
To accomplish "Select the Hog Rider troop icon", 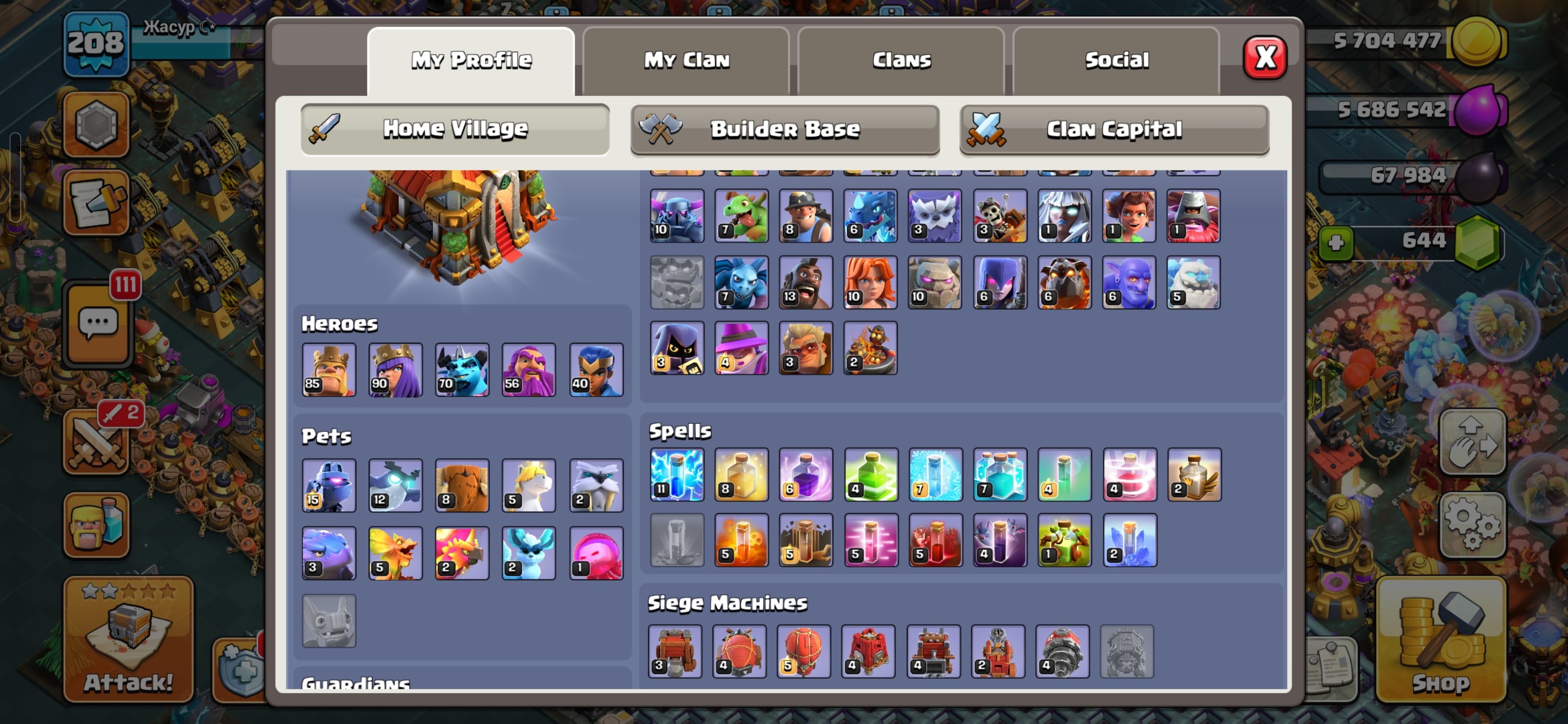I will pos(805,282).
